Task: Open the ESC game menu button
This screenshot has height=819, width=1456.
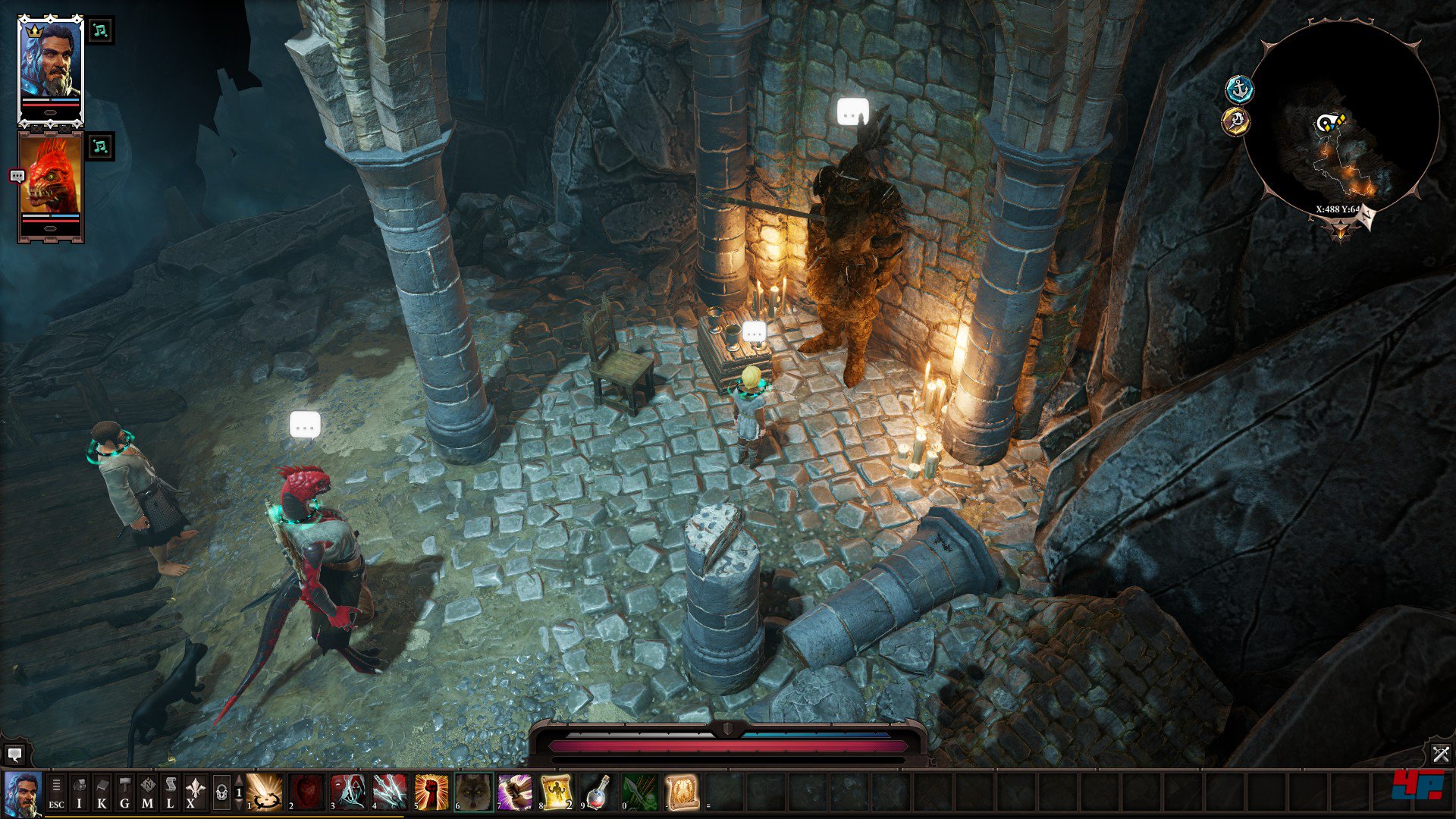Action: pos(56,793)
